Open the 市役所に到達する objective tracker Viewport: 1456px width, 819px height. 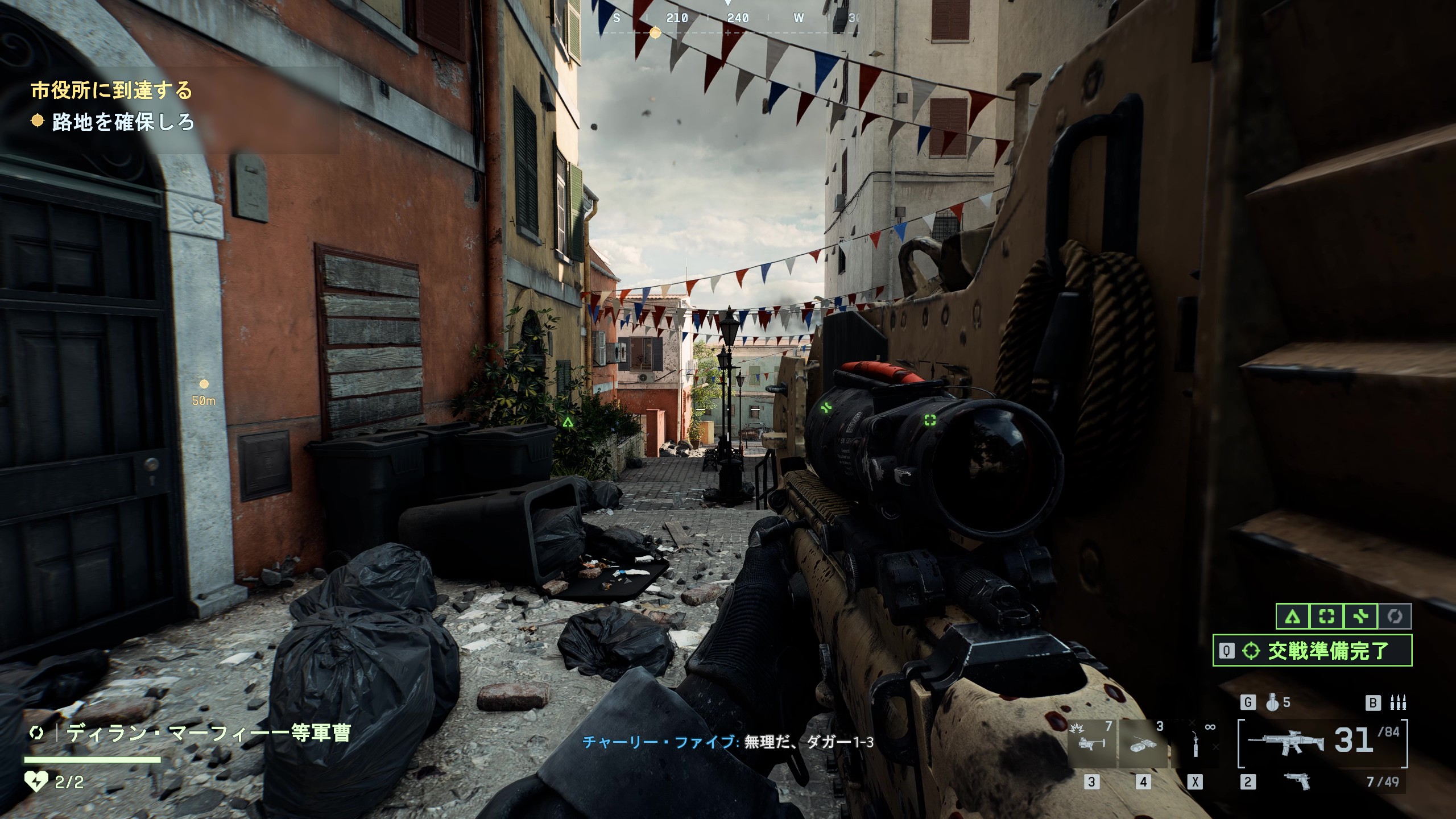point(111,90)
